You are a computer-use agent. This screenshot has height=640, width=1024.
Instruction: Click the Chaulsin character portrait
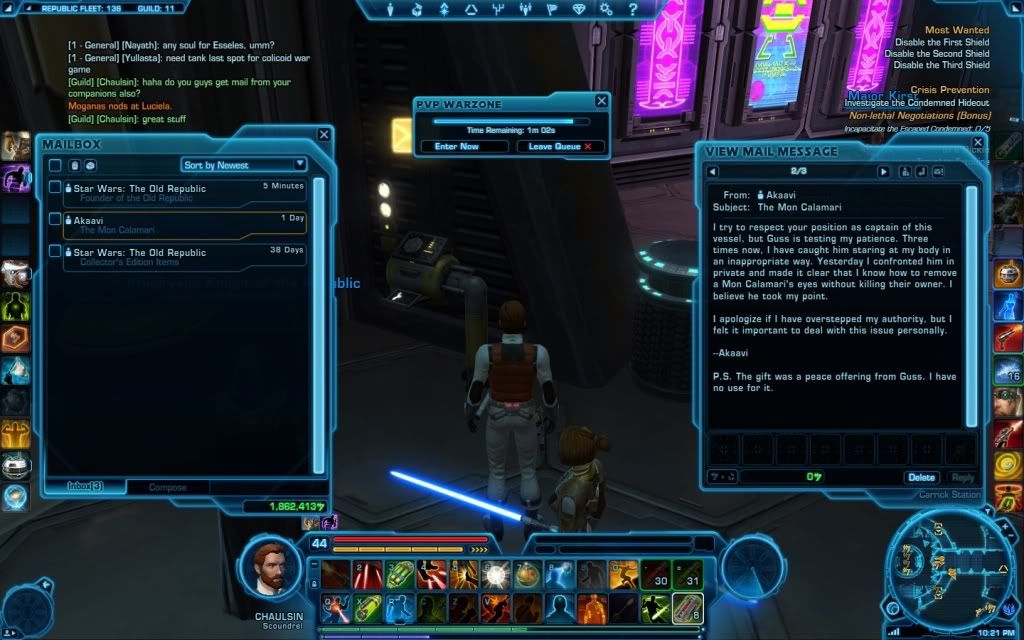click(x=271, y=567)
